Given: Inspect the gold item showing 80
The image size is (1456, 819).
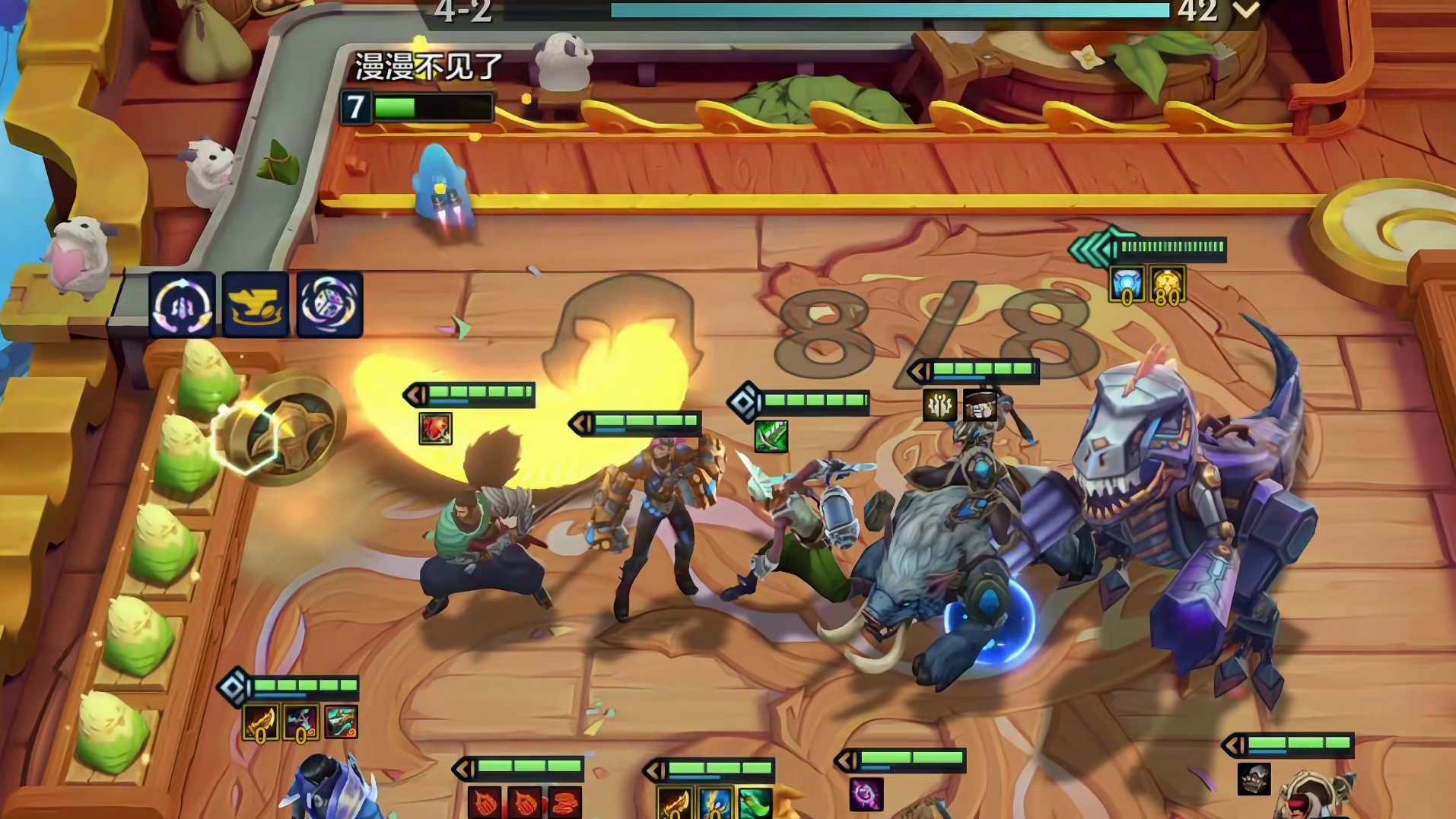Looking at the screenshot, I should [x=1166, y=285].
